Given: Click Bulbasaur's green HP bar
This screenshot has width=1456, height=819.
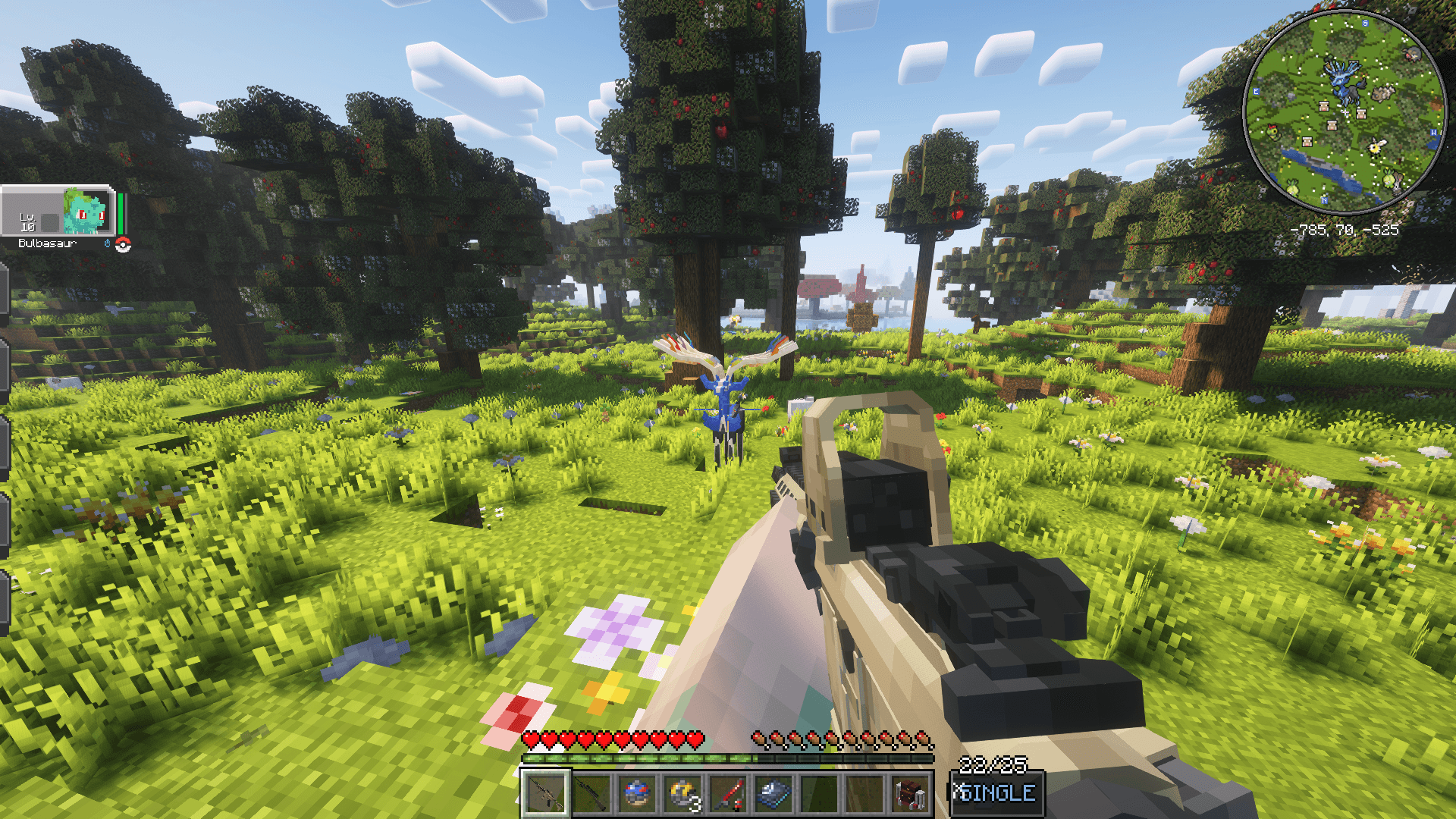Looking at the screenshot, I should click(x=121, y=214).
